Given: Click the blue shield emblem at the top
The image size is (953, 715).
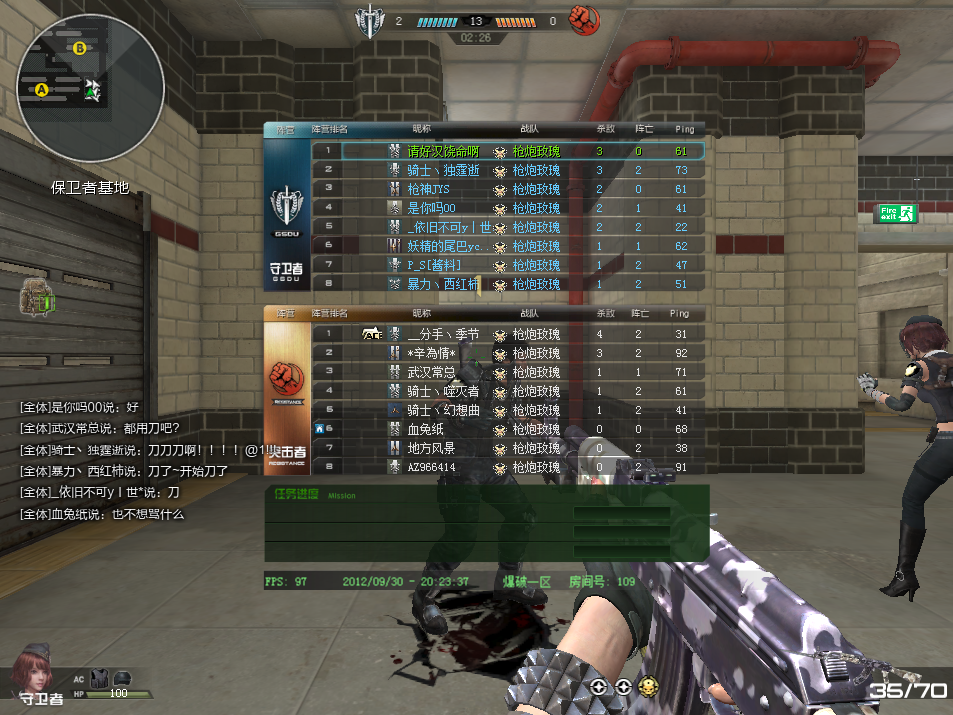Looking at the screenshot, I should (x=370, y=21).
